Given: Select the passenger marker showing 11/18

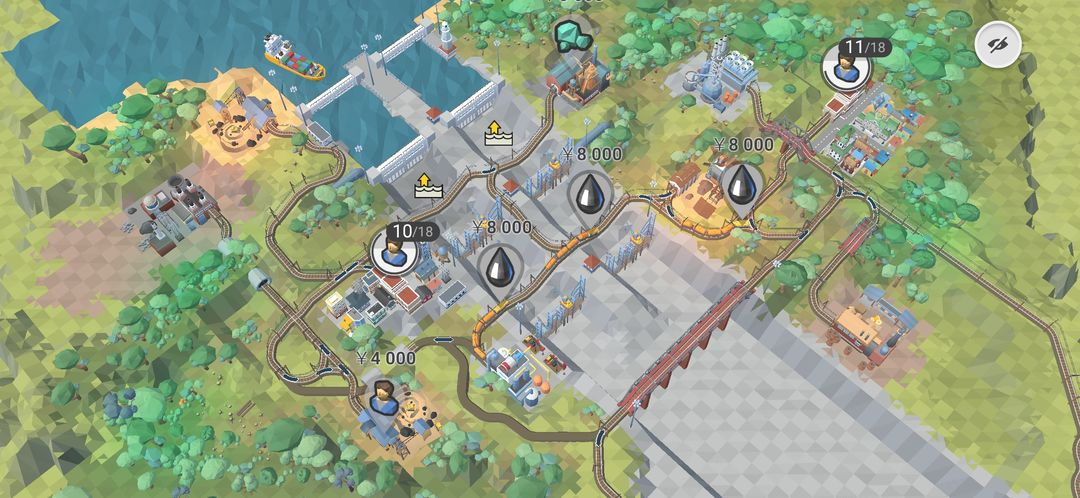Looking at the screenshot, I should [x=845, y=67].
